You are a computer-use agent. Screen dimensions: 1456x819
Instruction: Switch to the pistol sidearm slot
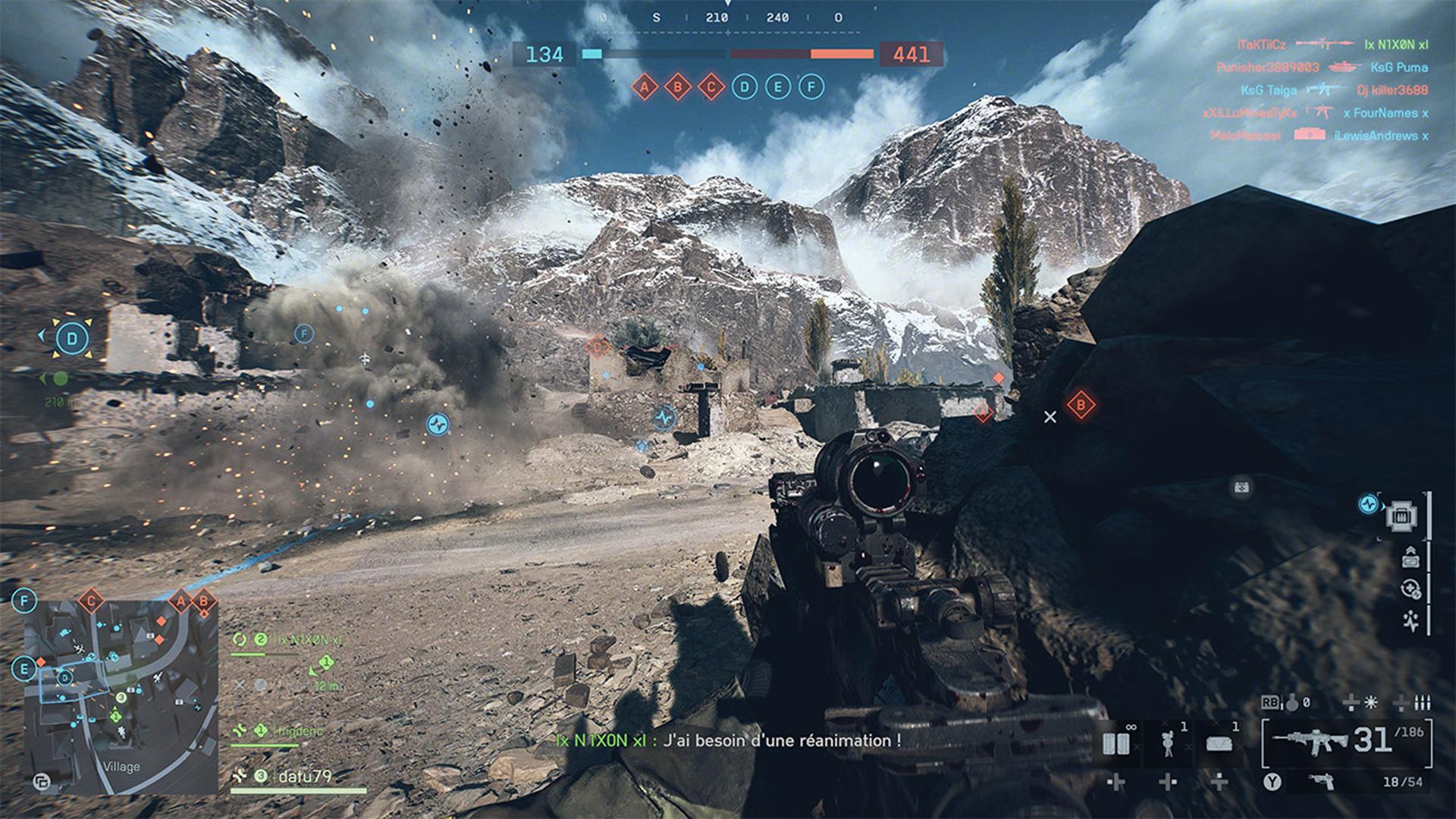coord(1323,782)
